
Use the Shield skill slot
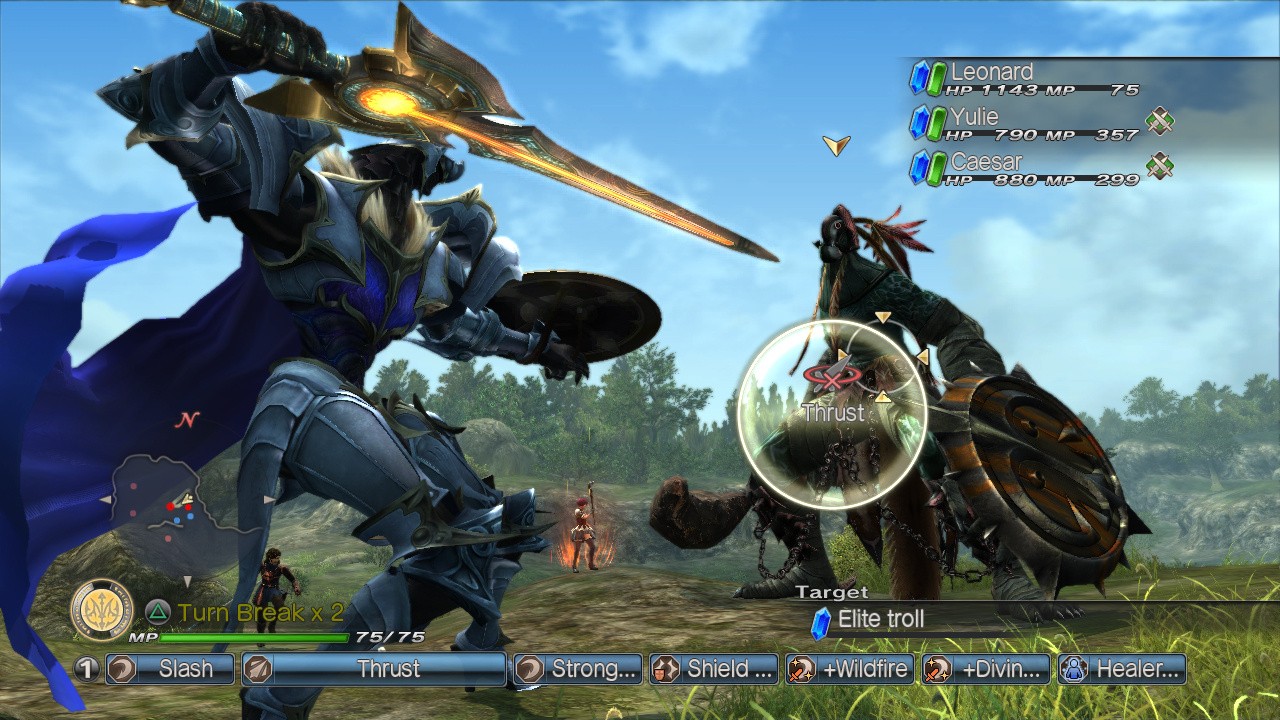(714, 669)
